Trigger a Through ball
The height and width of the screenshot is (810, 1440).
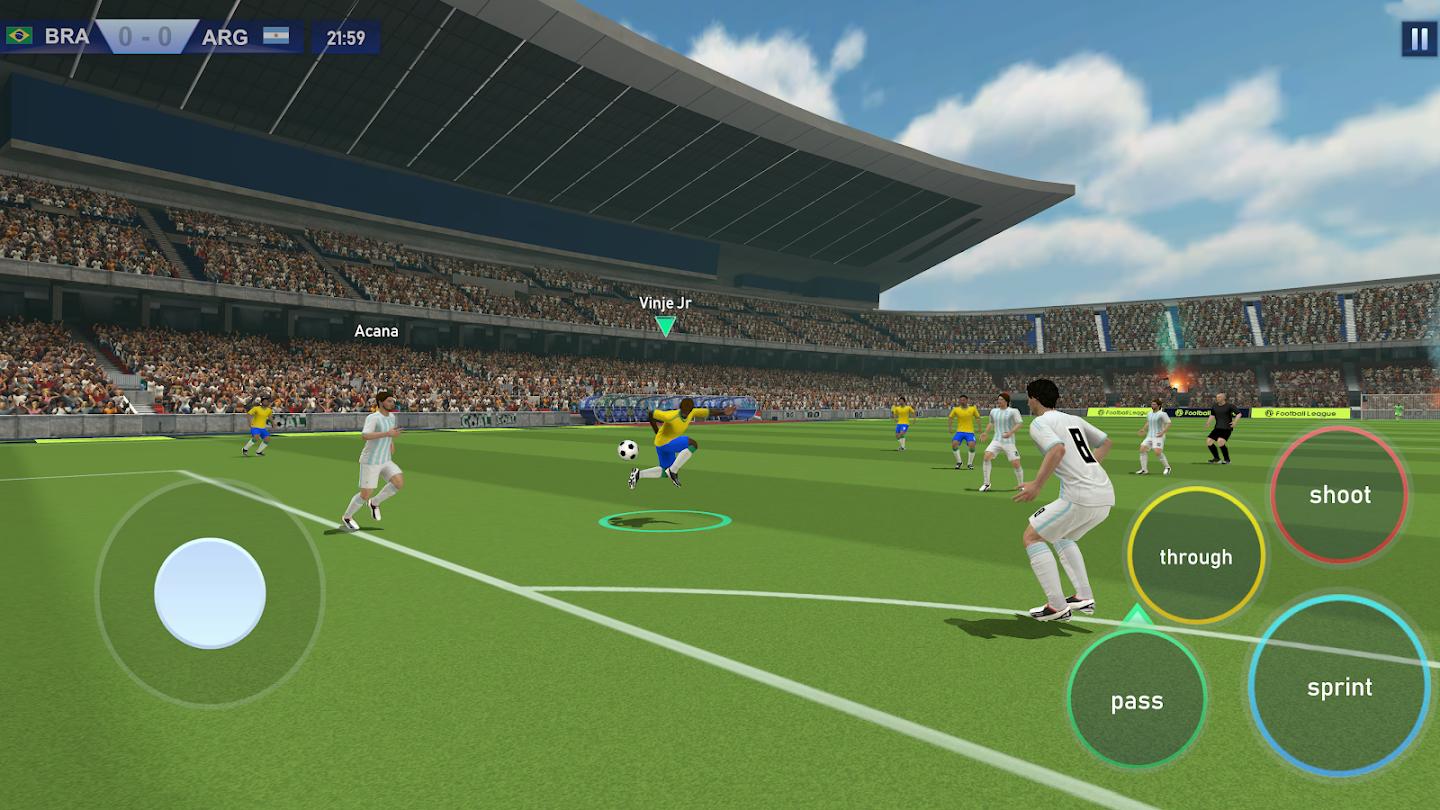click(x=1197, y=556)
